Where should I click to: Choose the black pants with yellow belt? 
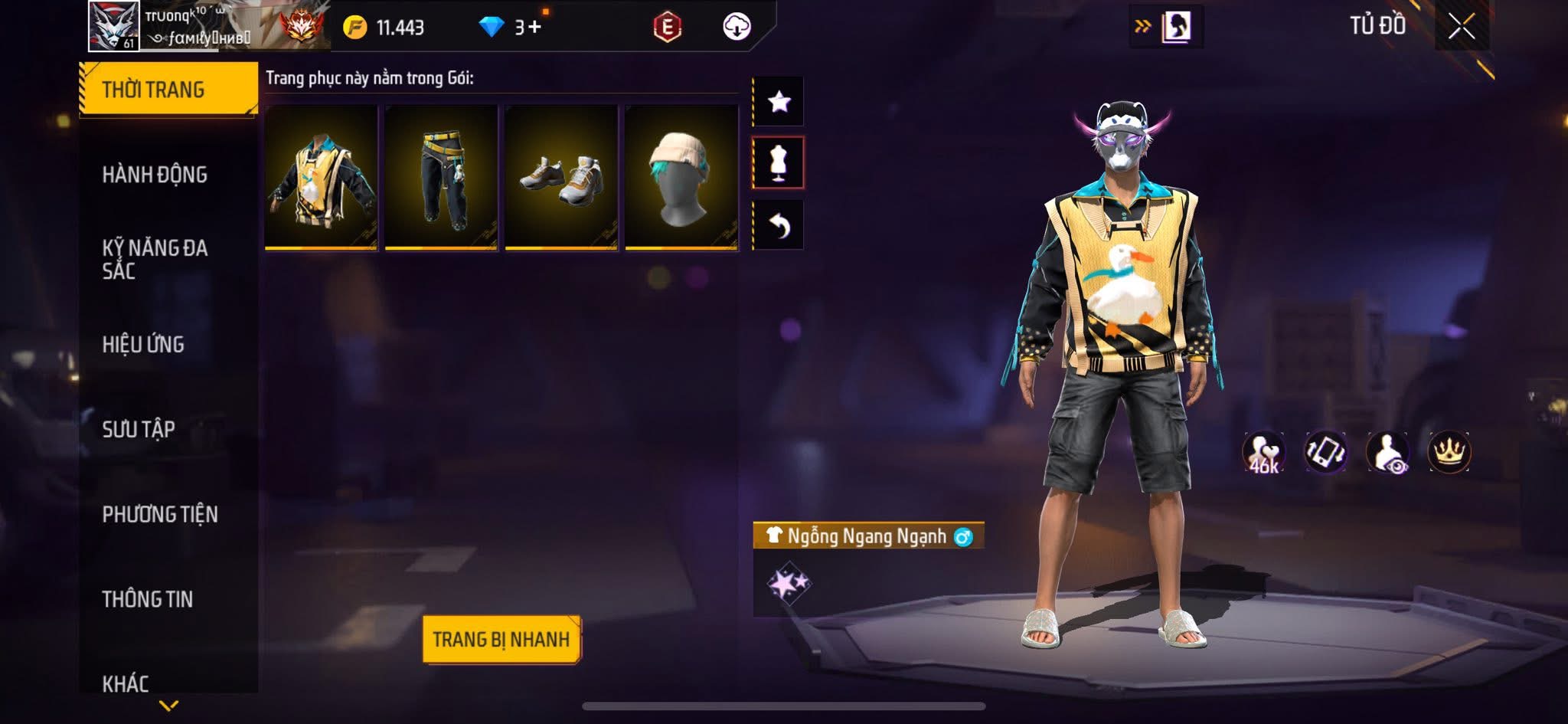pos(441,178)
